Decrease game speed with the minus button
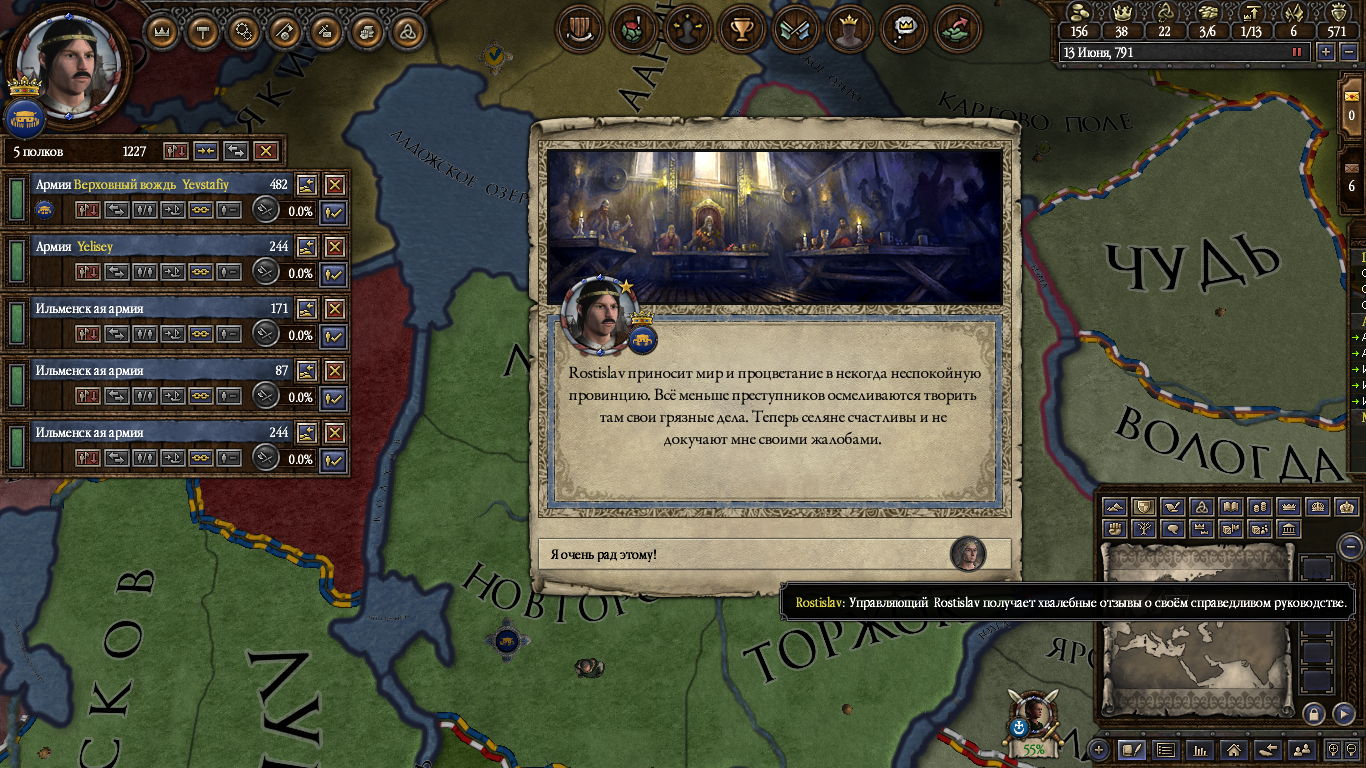The width and height of the screenshot is (1366, 768). coord(1349,52)
